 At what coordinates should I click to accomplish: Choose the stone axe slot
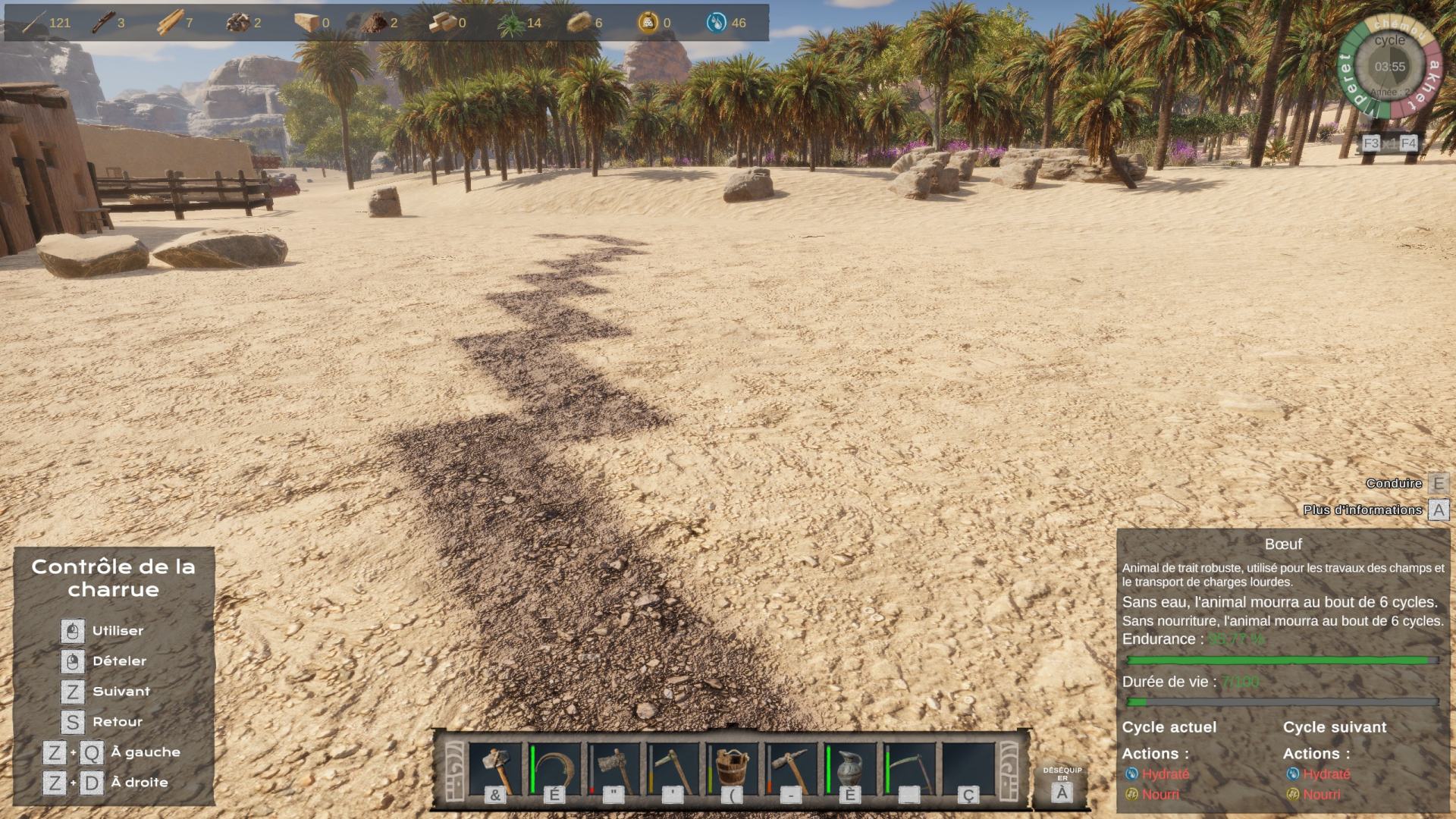coord(613,768)
